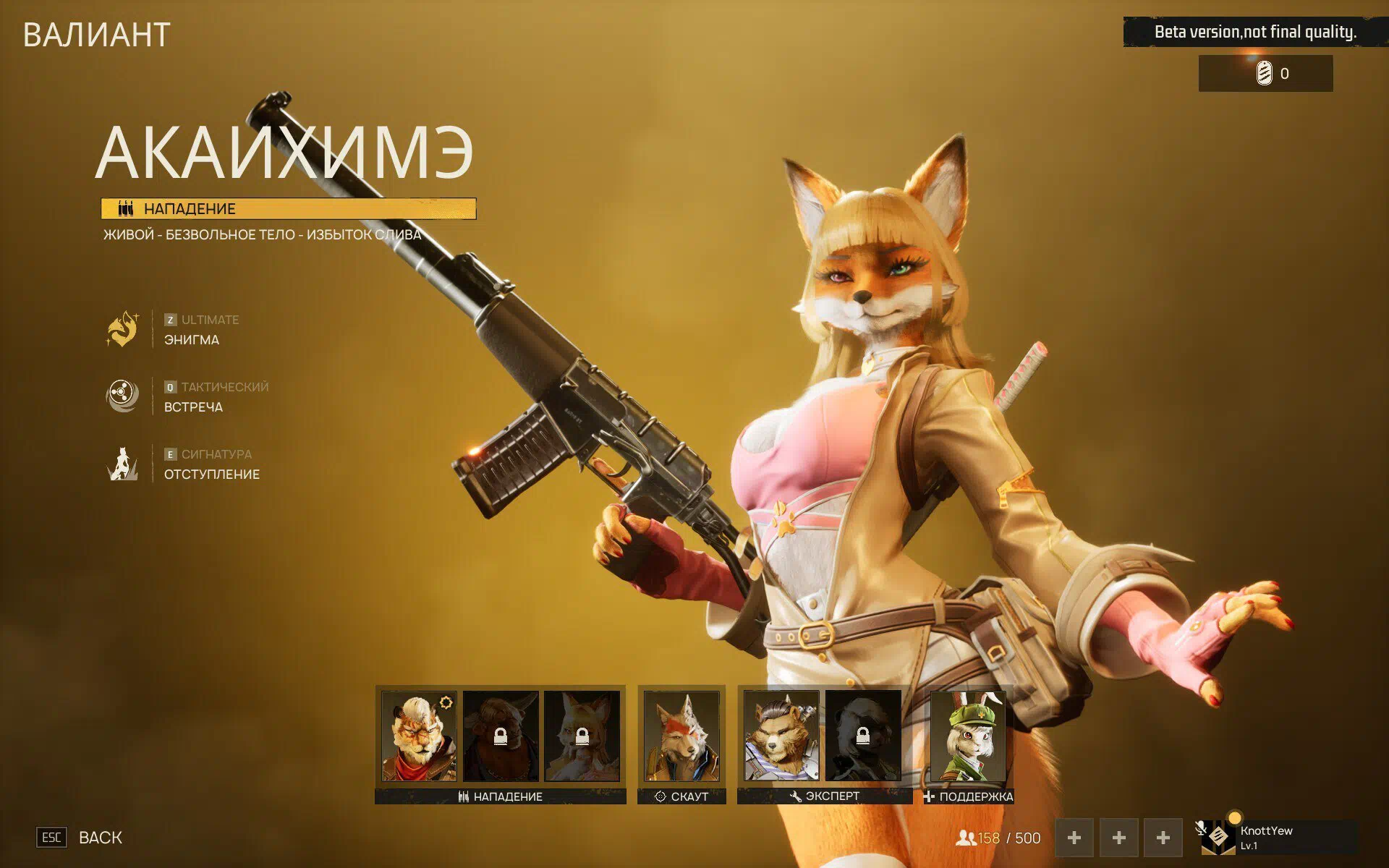Open the Отступление signature ability
Image resolution: width=1389 pixels, height=868 pixels.
123,464
